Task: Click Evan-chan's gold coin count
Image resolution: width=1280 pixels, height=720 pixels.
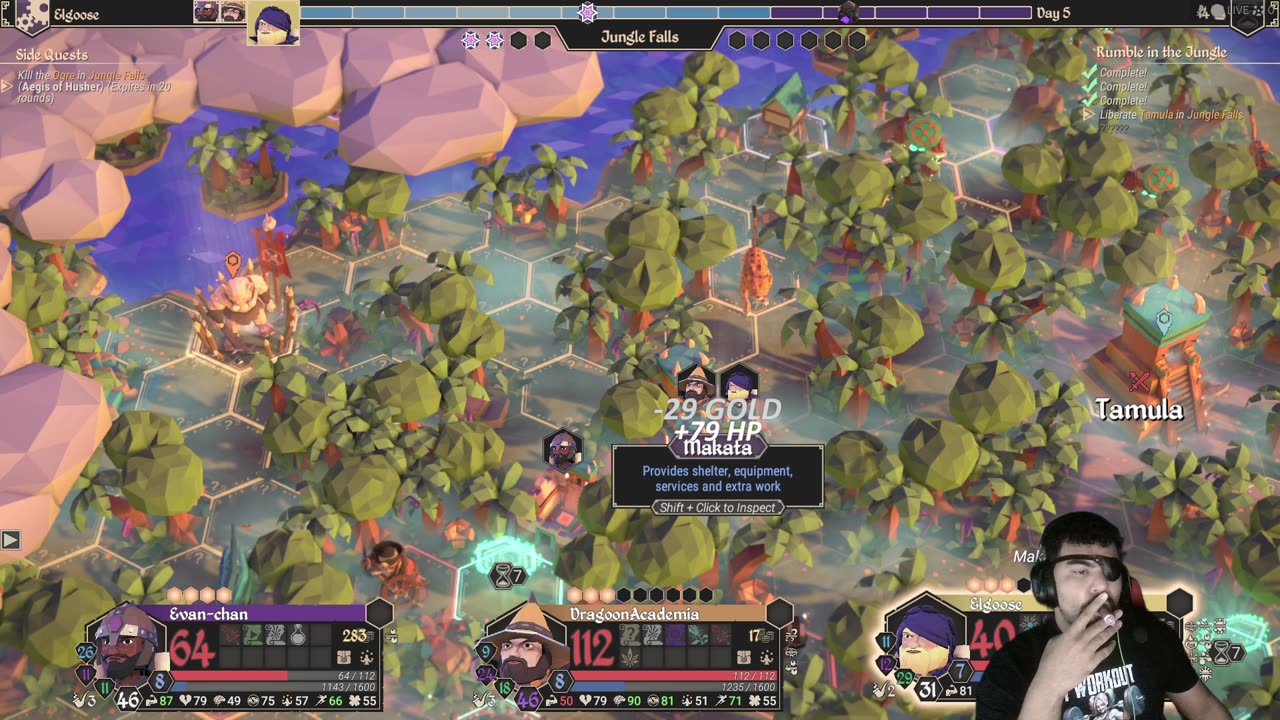Action: point(355,635)
